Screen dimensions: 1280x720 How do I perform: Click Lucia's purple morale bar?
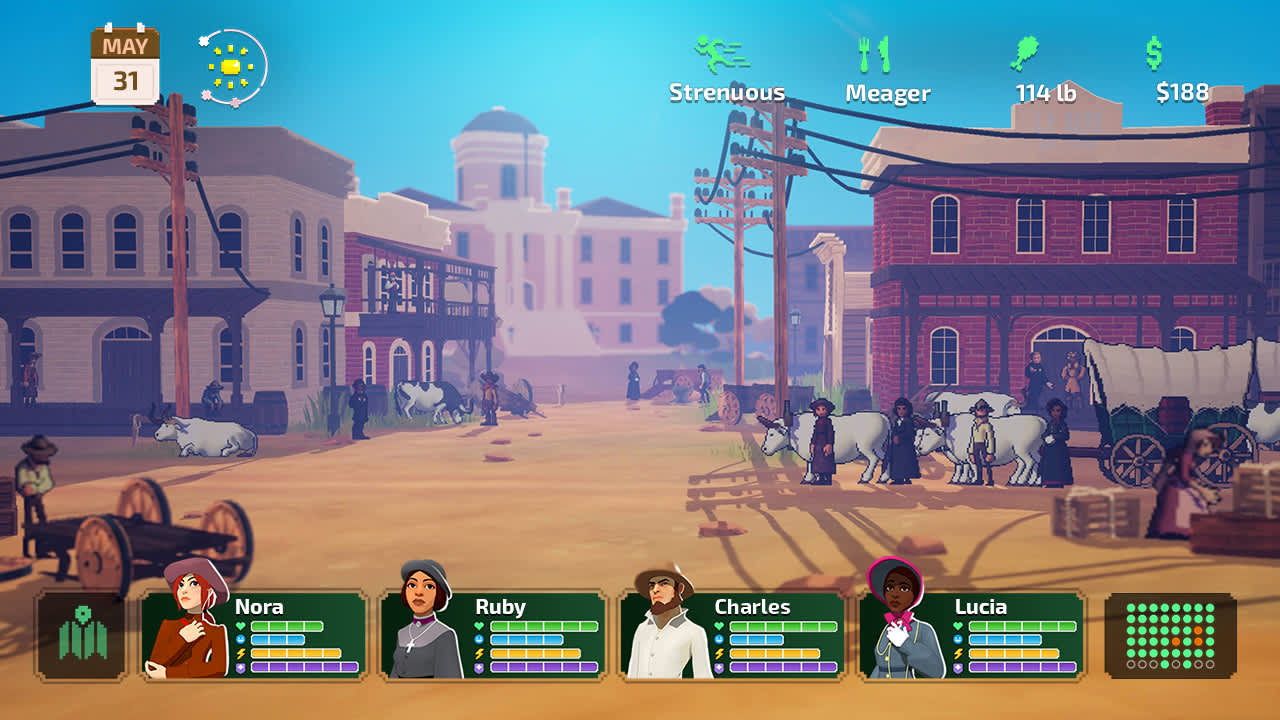[1020, 665]
